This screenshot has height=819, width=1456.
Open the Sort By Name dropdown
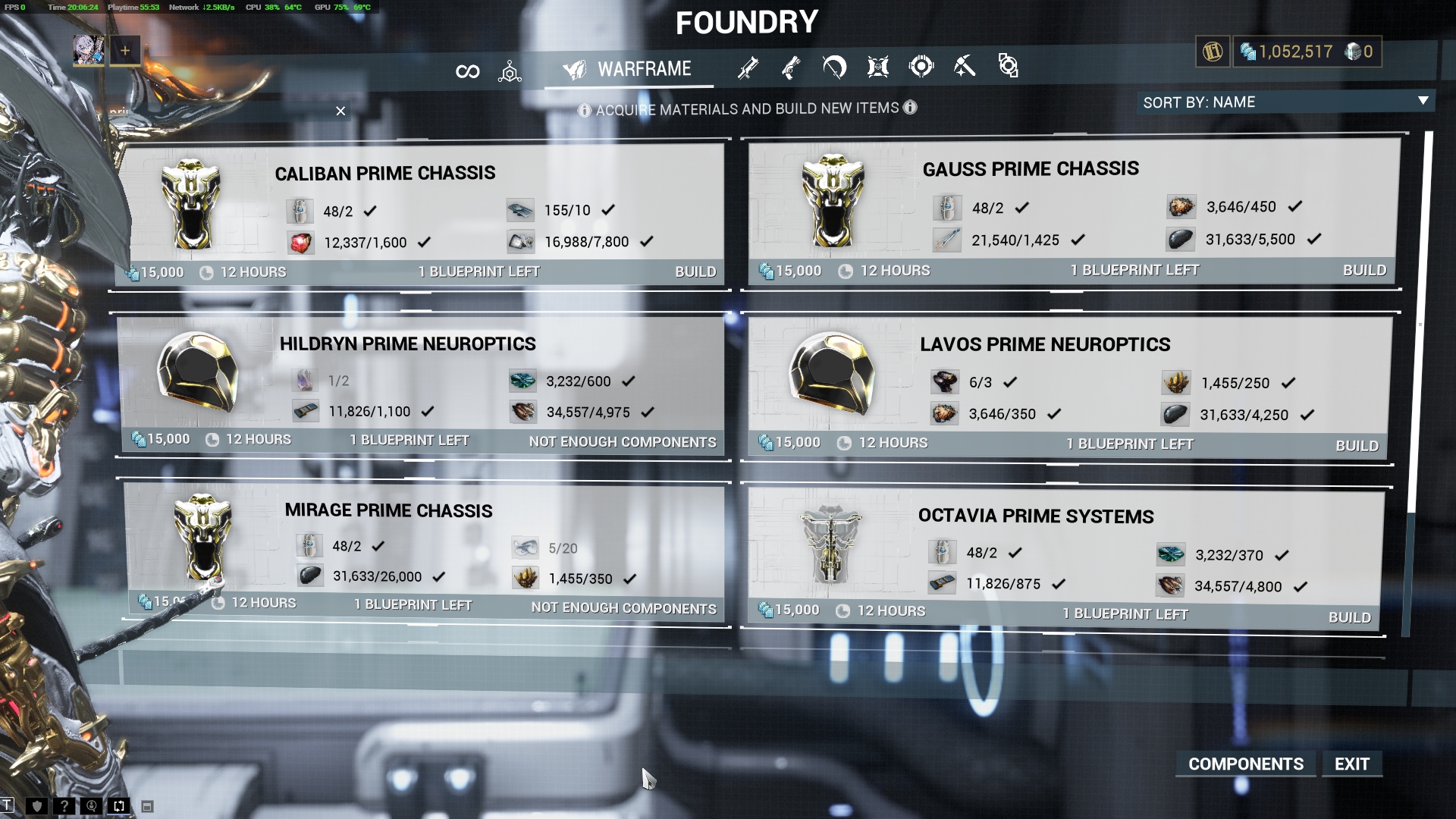click(x=1285, y=102)
